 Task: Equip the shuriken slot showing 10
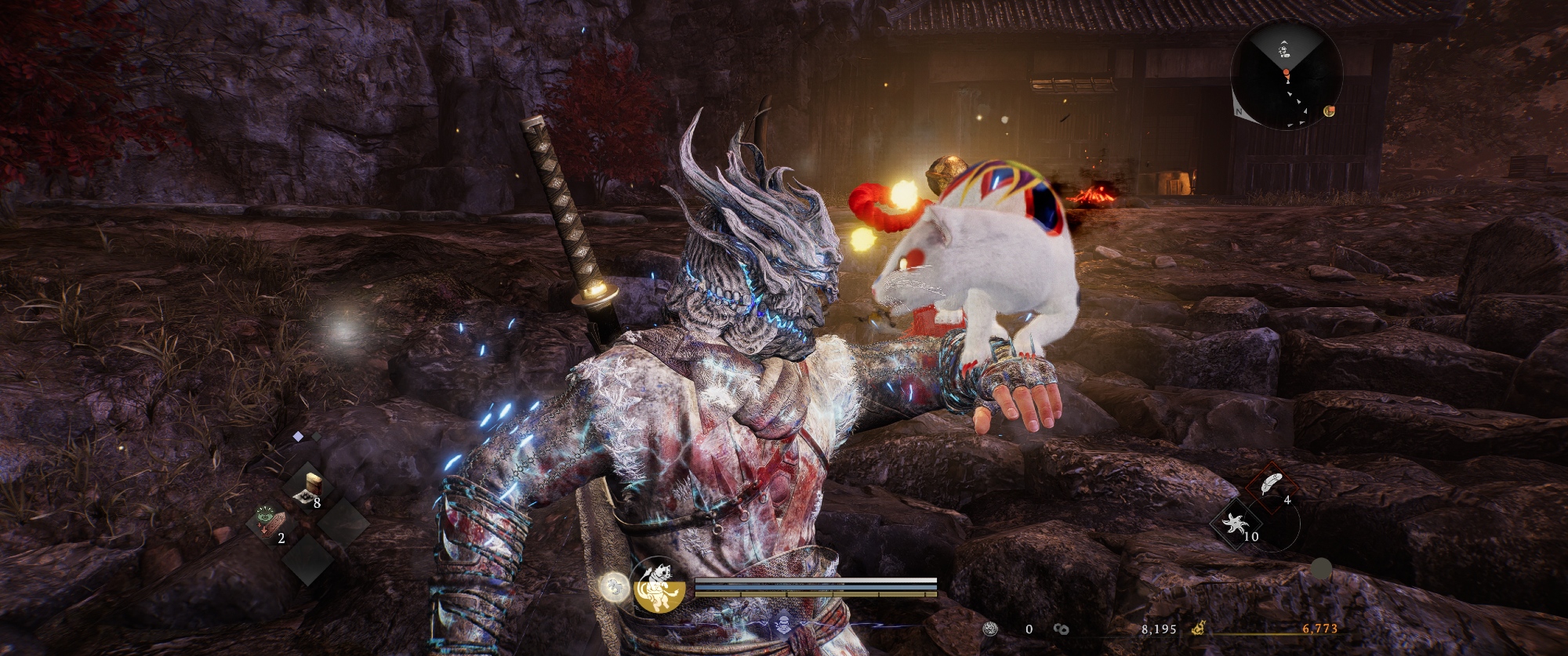(x=1236, y=524)
